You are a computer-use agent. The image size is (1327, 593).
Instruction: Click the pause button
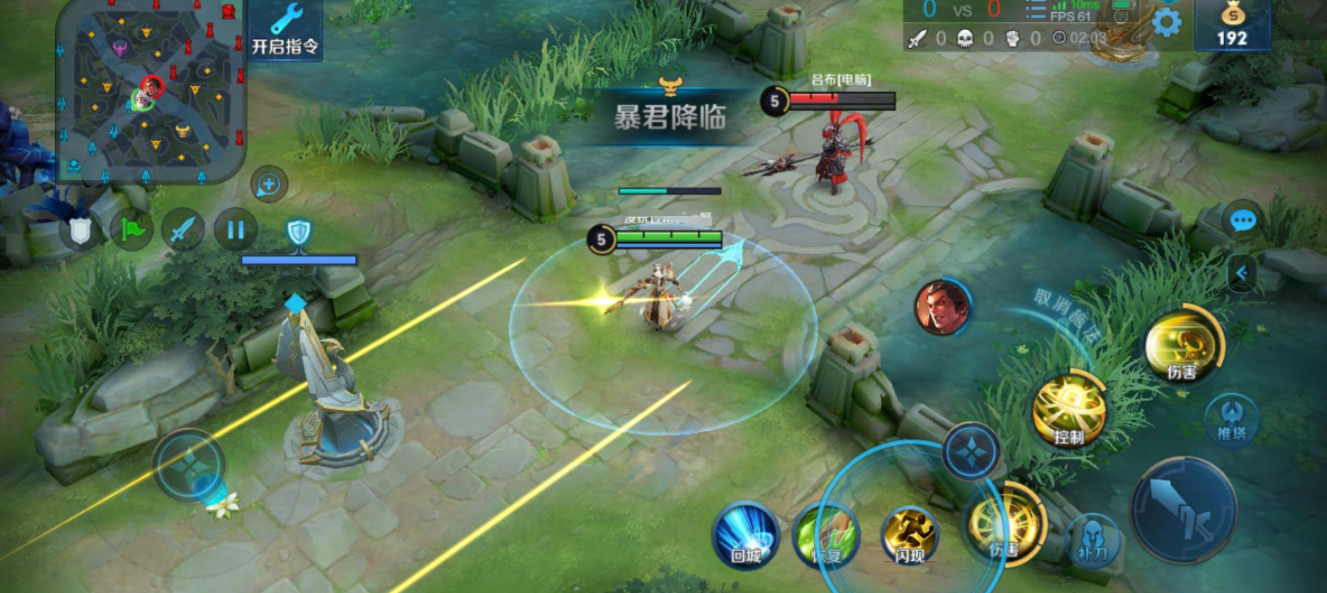235,229
